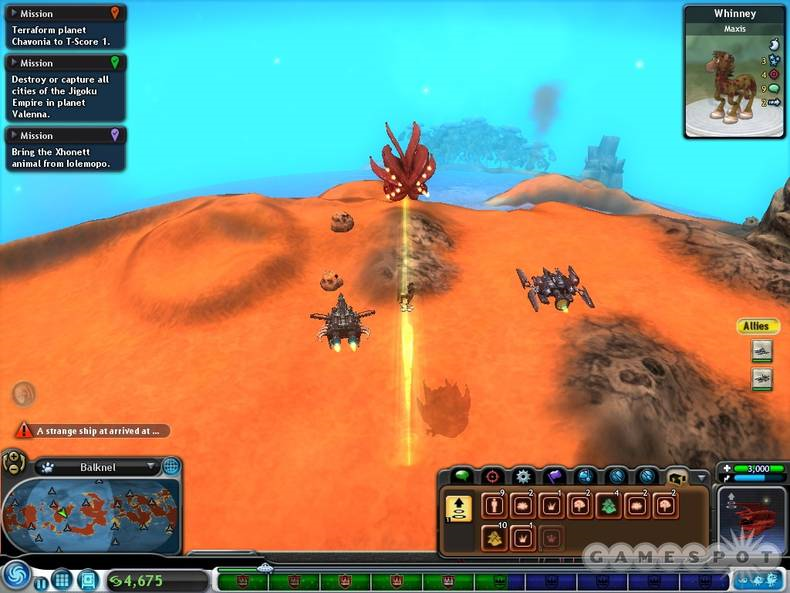The image size is (790, 593).
Task: Toggle the globe view button beside Balknel
Action: point(171,466)
